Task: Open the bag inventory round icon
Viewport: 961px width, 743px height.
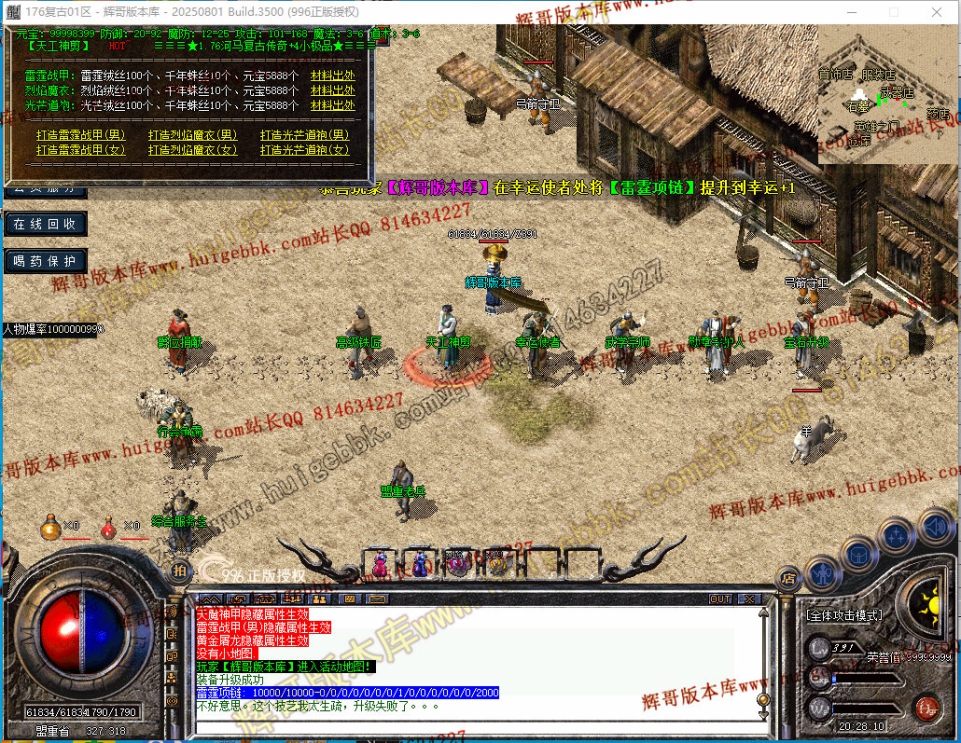Action: tap(858, 553)
